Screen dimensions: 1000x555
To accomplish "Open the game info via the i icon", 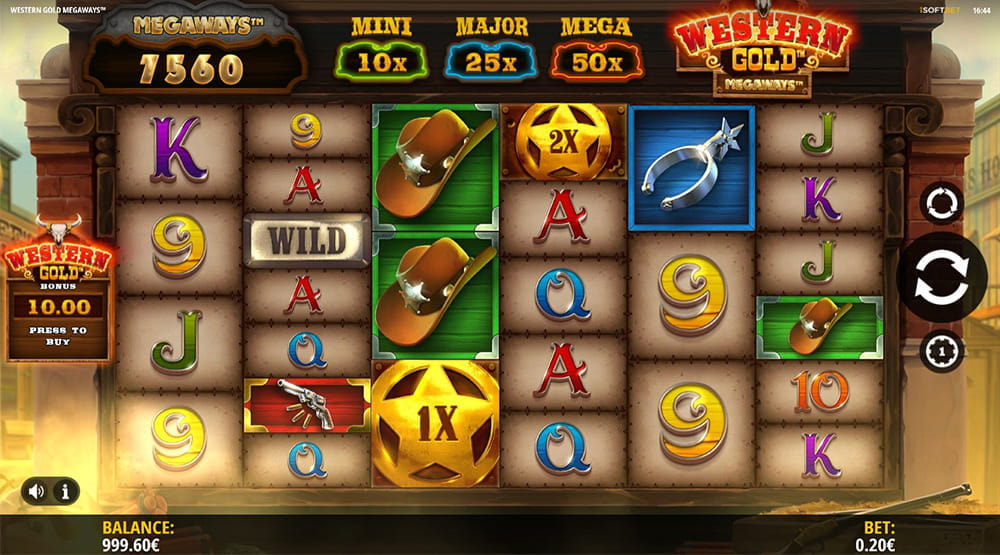I will 65,491.
